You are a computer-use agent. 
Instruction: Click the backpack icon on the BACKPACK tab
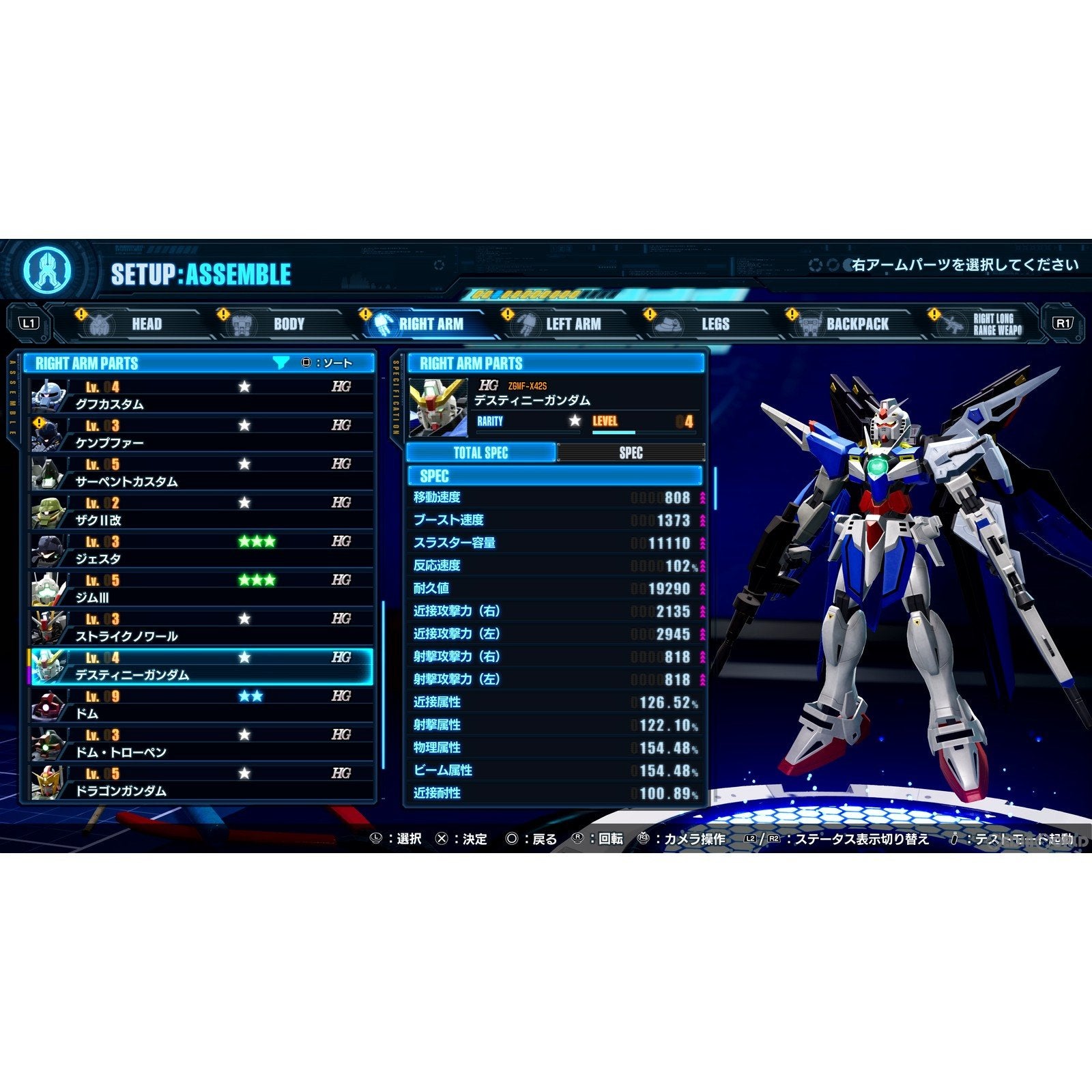(811, 324)
